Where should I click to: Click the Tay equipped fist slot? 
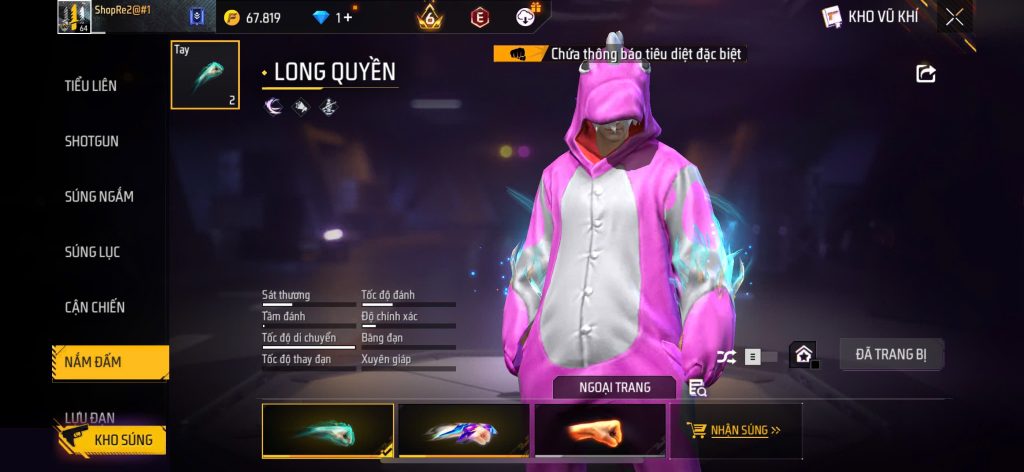point(205,75)
